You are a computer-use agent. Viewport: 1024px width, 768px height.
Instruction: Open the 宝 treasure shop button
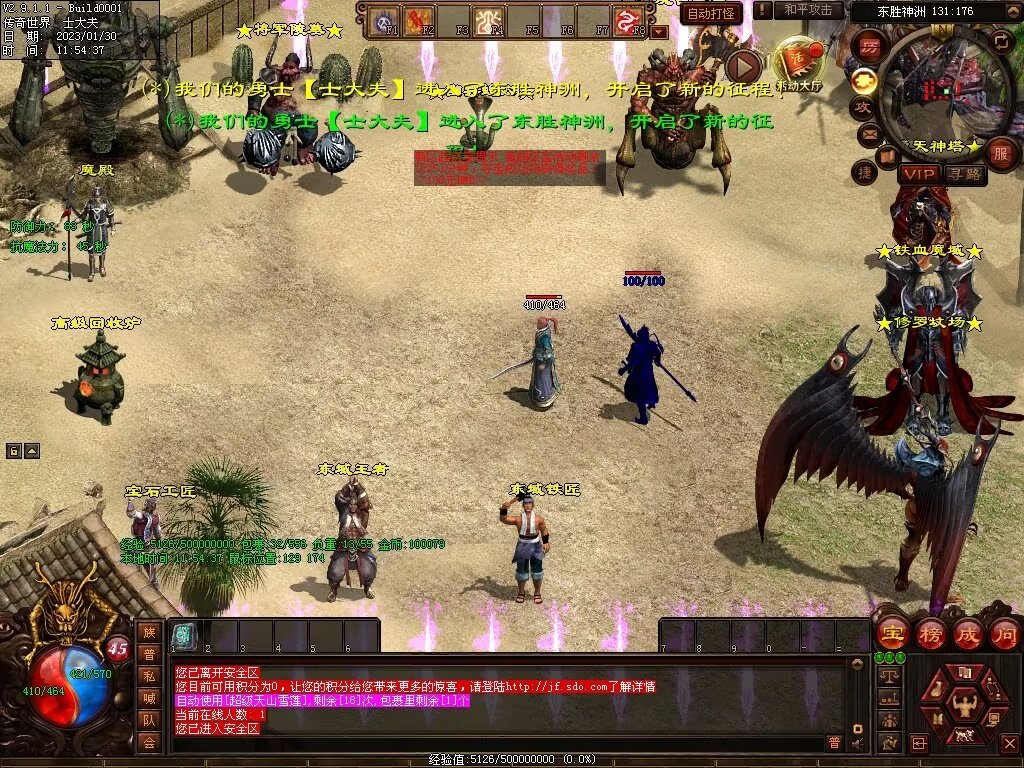890,634
